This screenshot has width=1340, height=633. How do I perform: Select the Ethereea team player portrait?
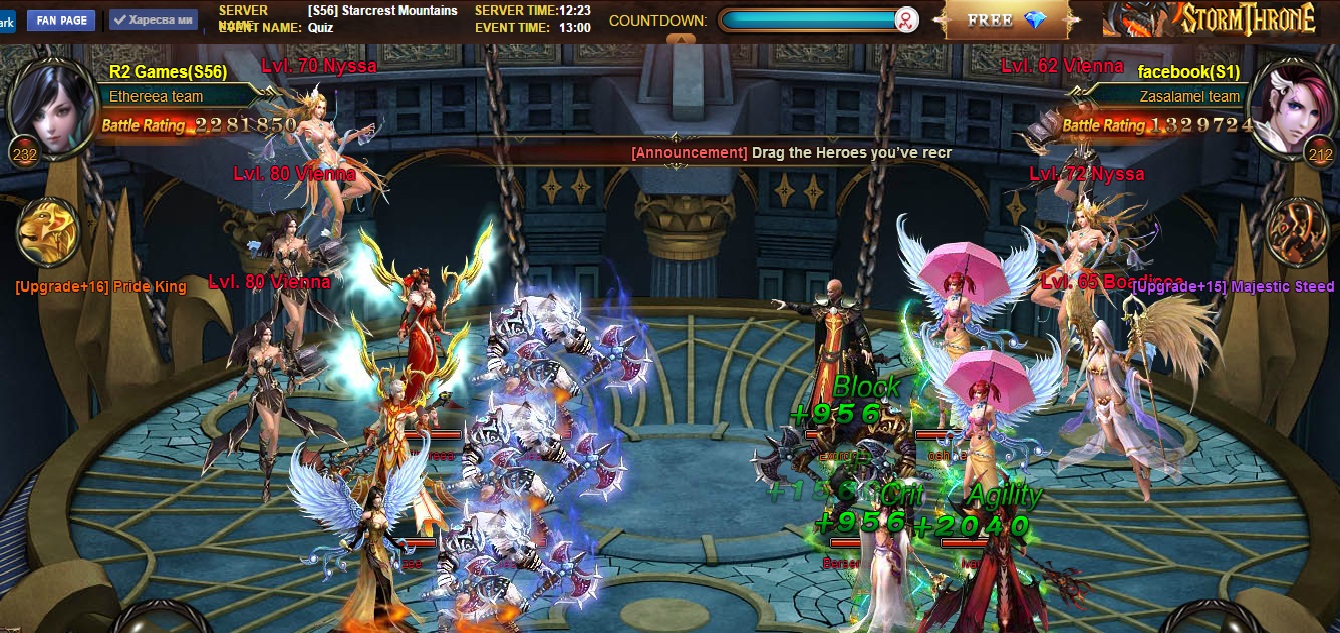[48, 105]
